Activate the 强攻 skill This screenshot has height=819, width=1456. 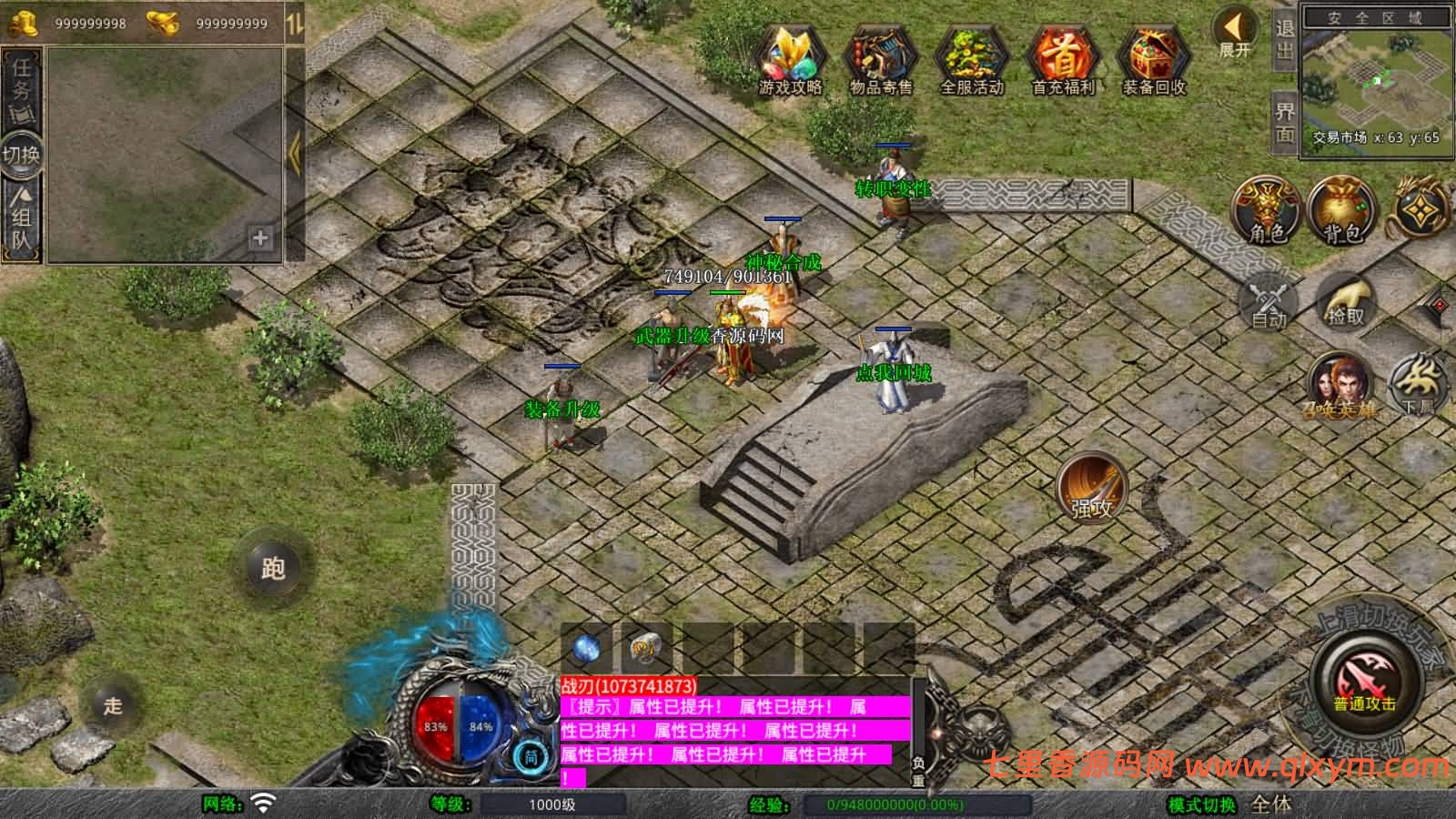[1091, 489]
